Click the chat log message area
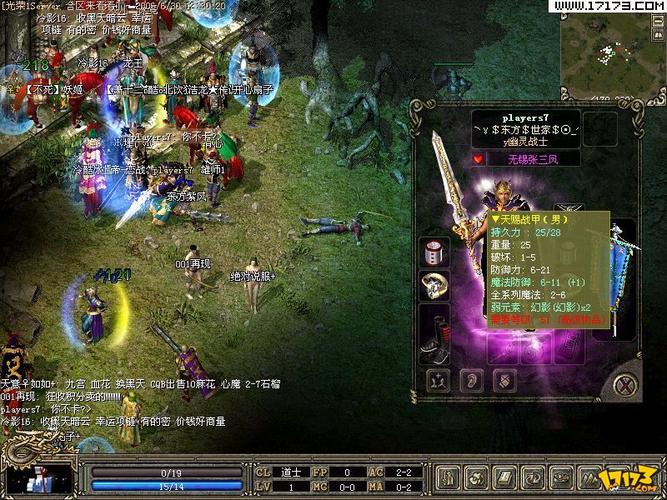The height and width of the screenshot is (500, 667). pyautogui.click(x=120, y=402)
